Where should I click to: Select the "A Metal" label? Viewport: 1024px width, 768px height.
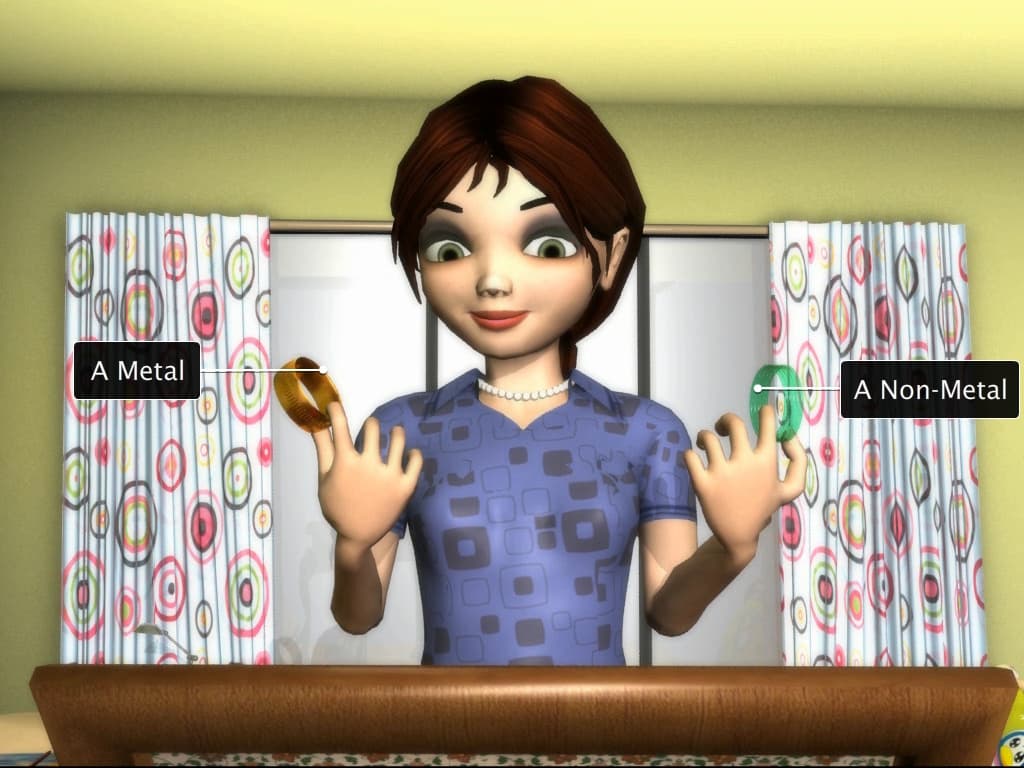point(138,371)
